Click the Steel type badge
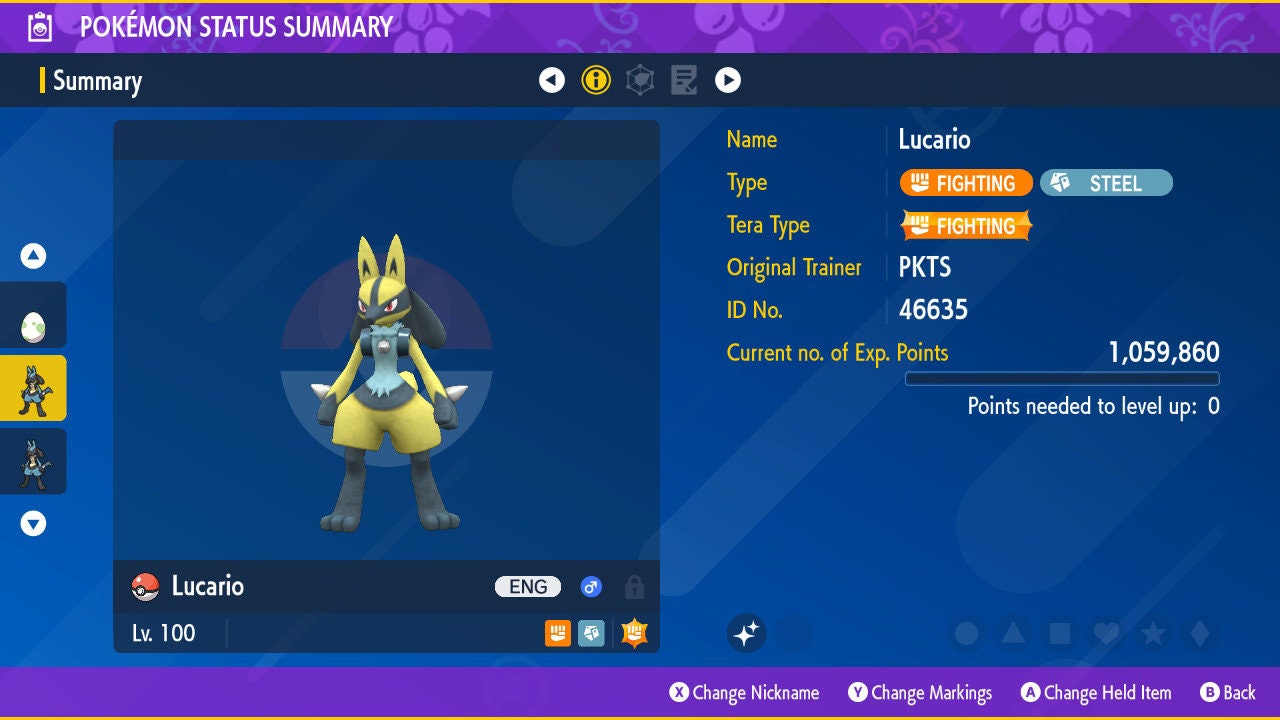This screenshot has width=1280, height=720. click(1106, 183)
